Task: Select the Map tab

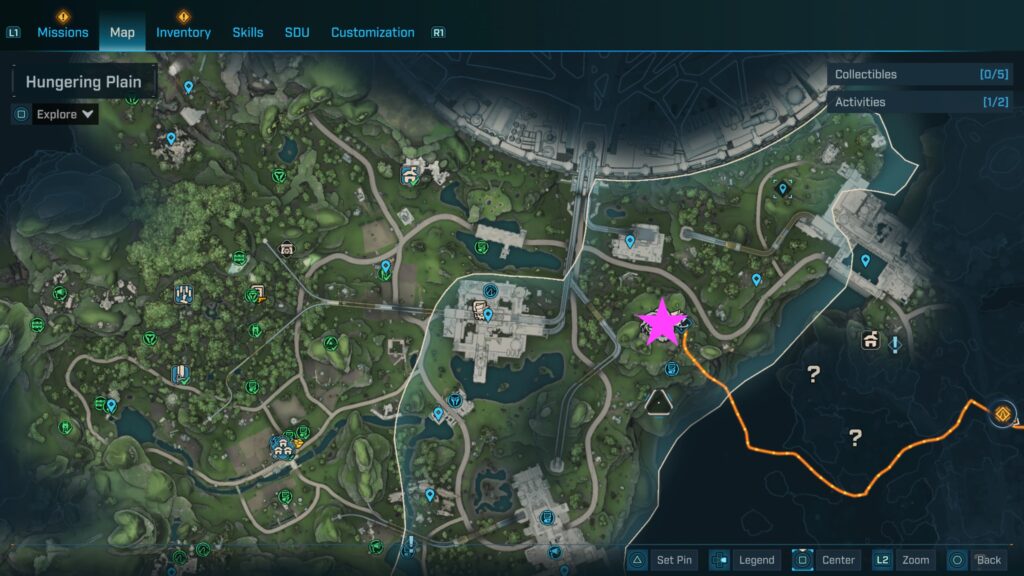Action: [x=122, y=32]
